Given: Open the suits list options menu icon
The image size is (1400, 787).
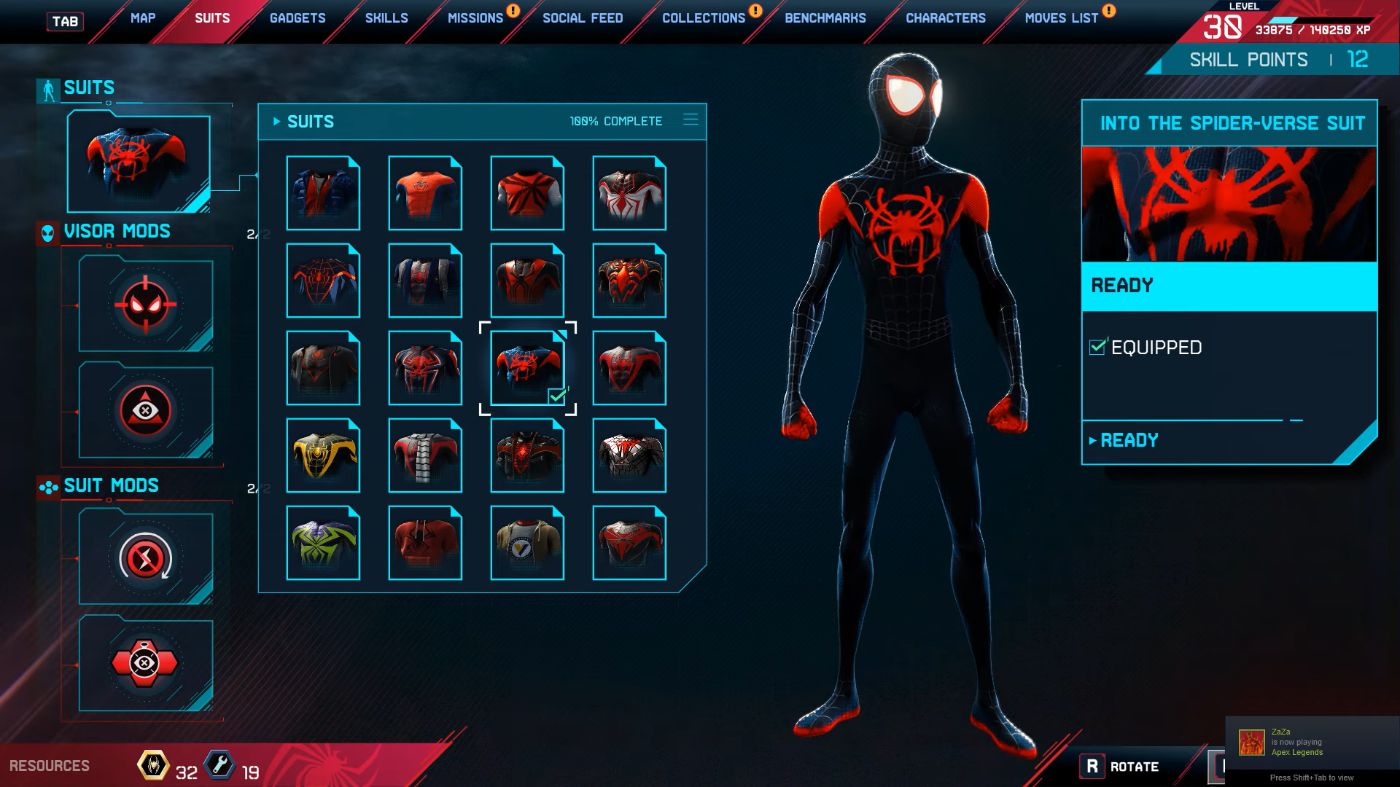Looking at the screenshot, I should click(x=690, y=120).
